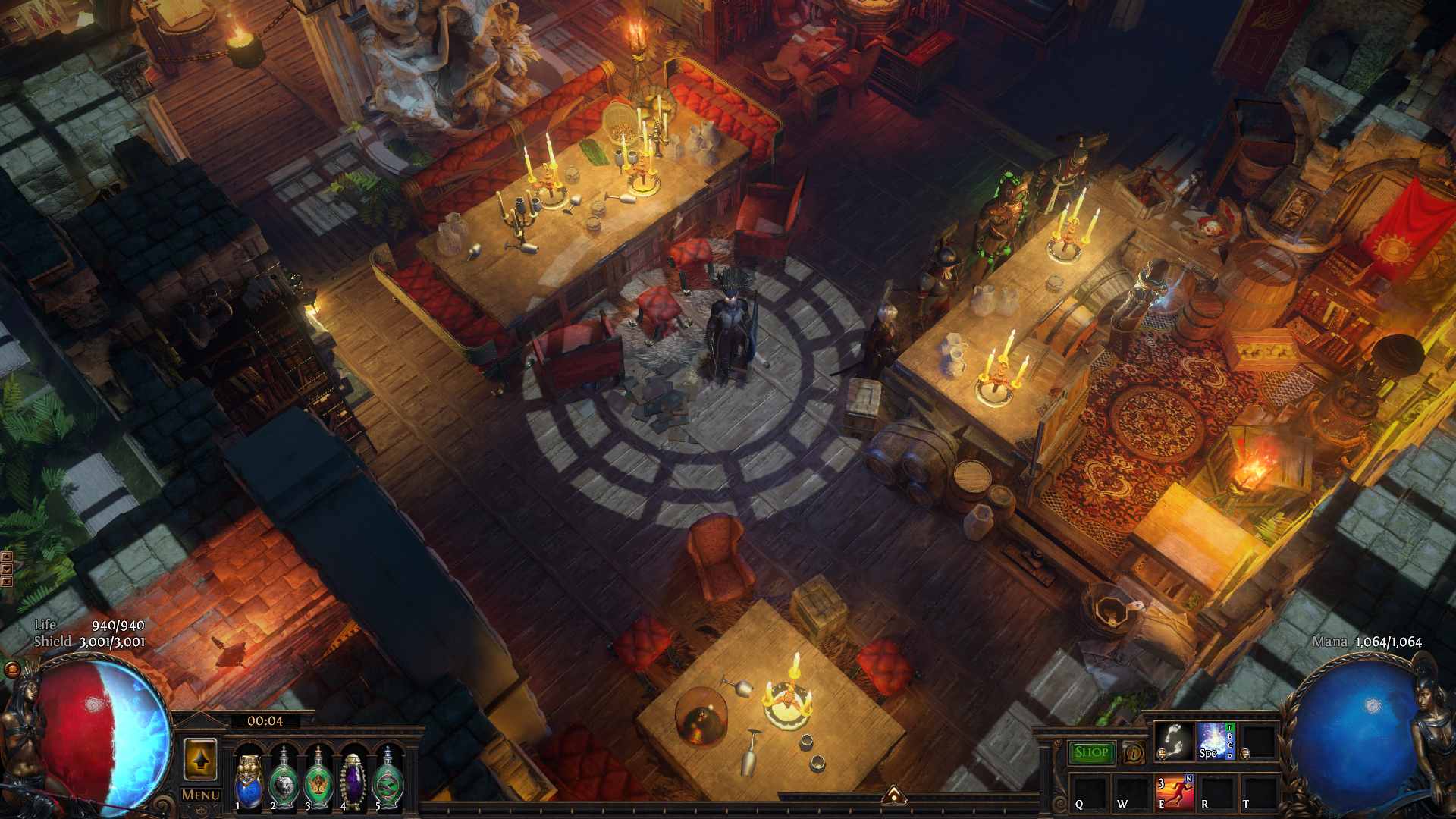Viewport: 1456px width, 819px height.
Task: Click the chat scroll-up arrow button
Action: 7,557
